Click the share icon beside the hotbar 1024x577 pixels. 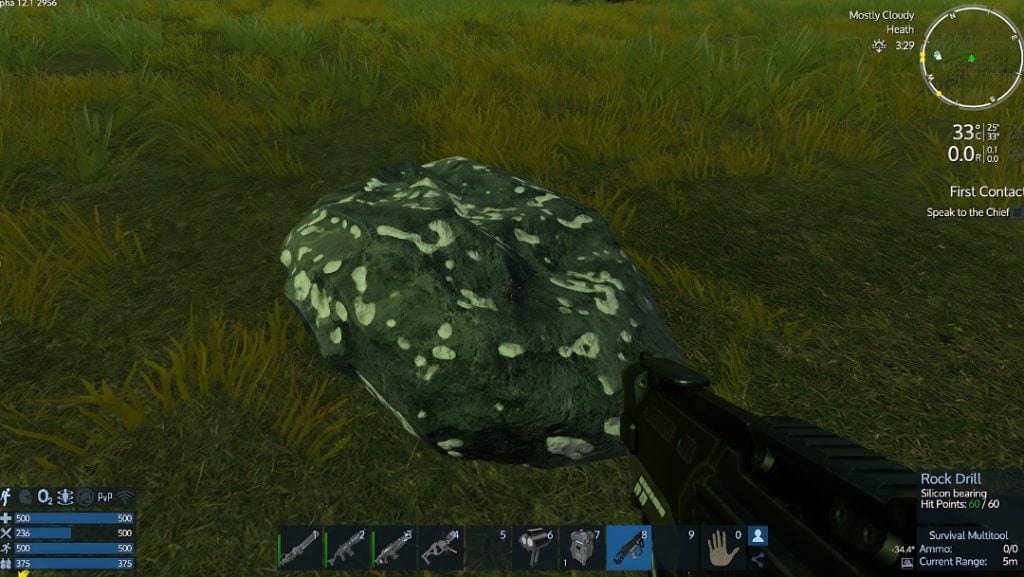[758, 560]
